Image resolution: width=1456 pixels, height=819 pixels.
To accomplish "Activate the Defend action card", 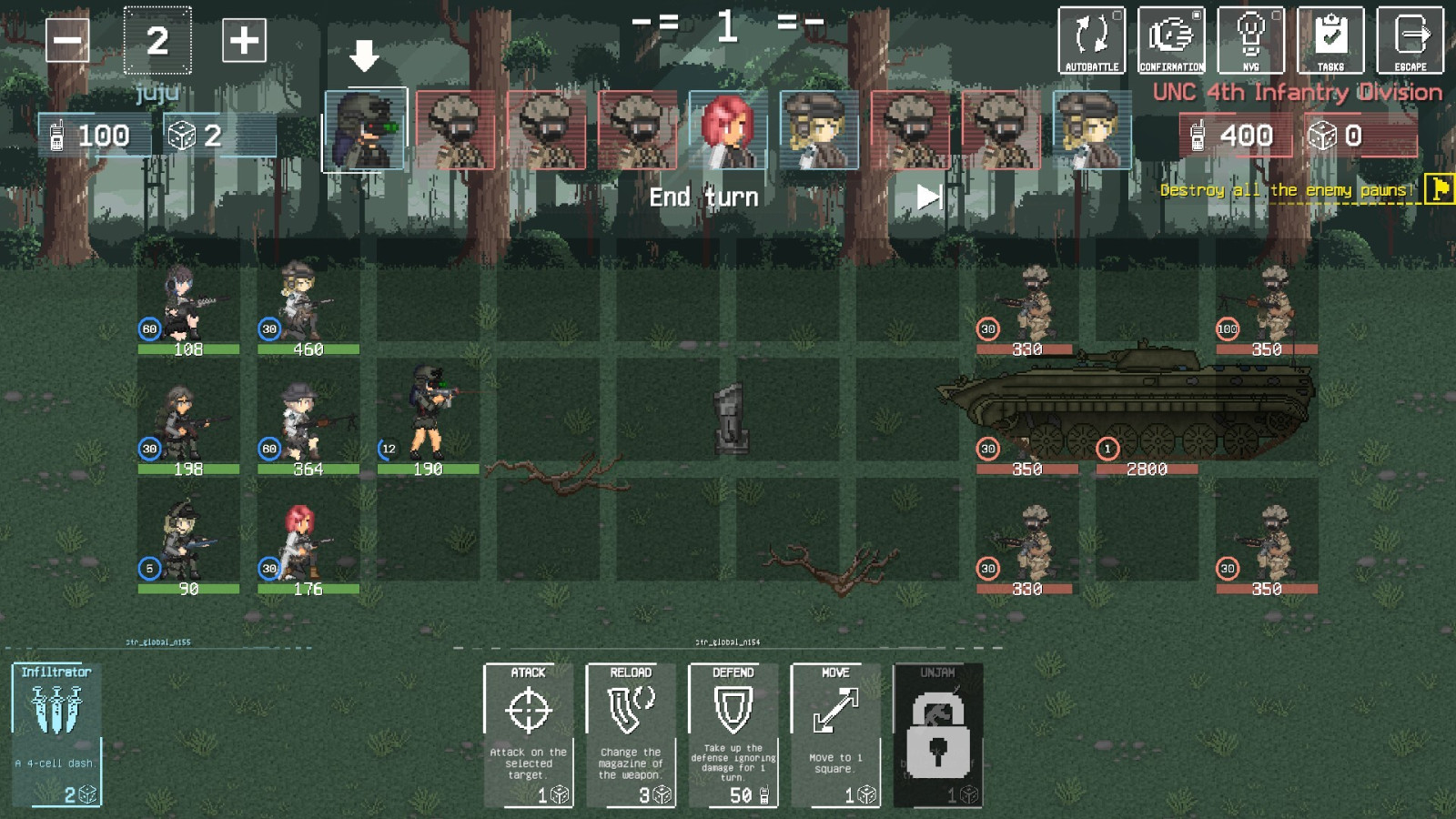I will 733,735.
